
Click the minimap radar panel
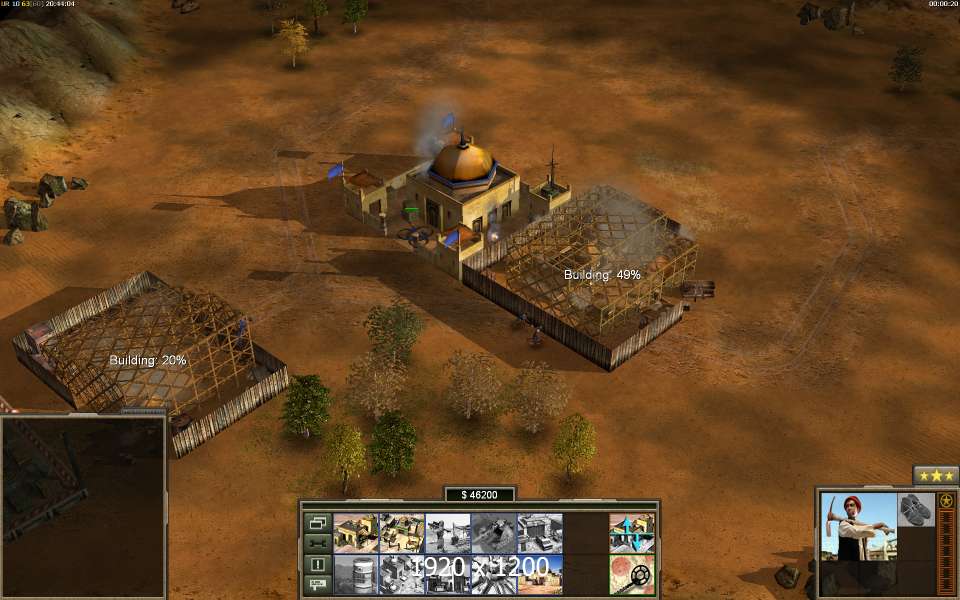[83, 506]
